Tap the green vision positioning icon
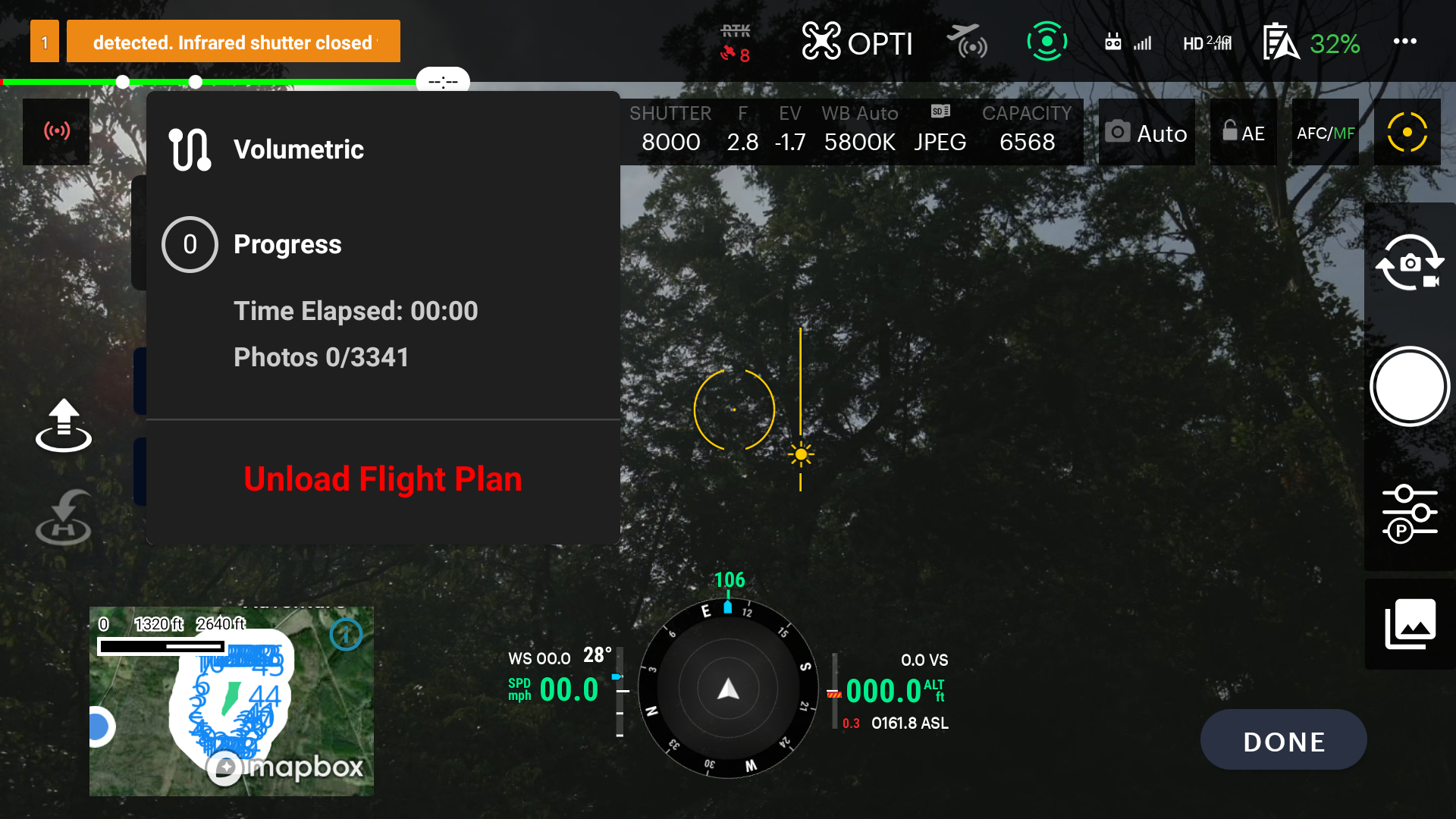 (1047, 43)
